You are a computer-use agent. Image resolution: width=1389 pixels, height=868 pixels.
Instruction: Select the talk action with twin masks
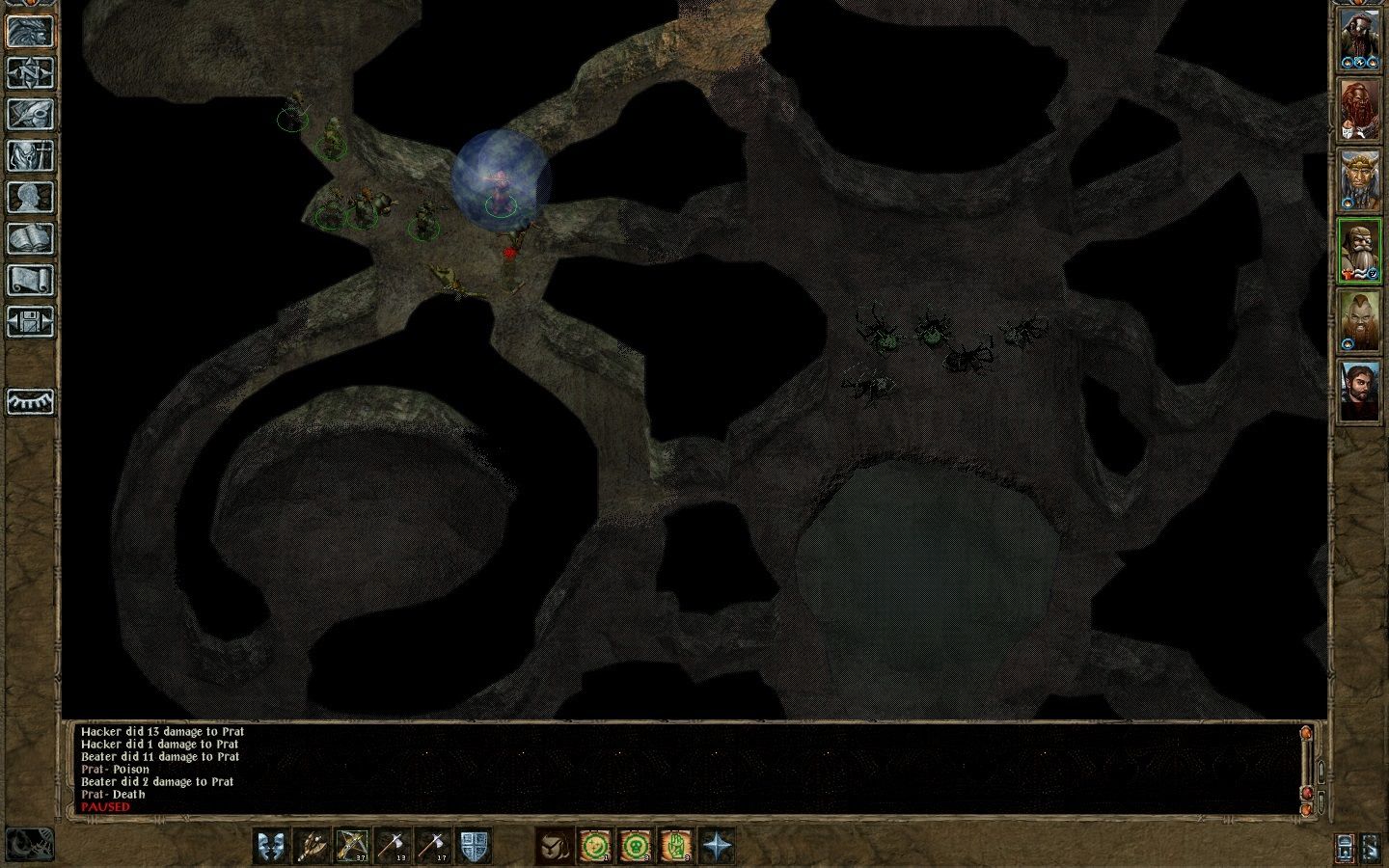[x=271, y=846]
